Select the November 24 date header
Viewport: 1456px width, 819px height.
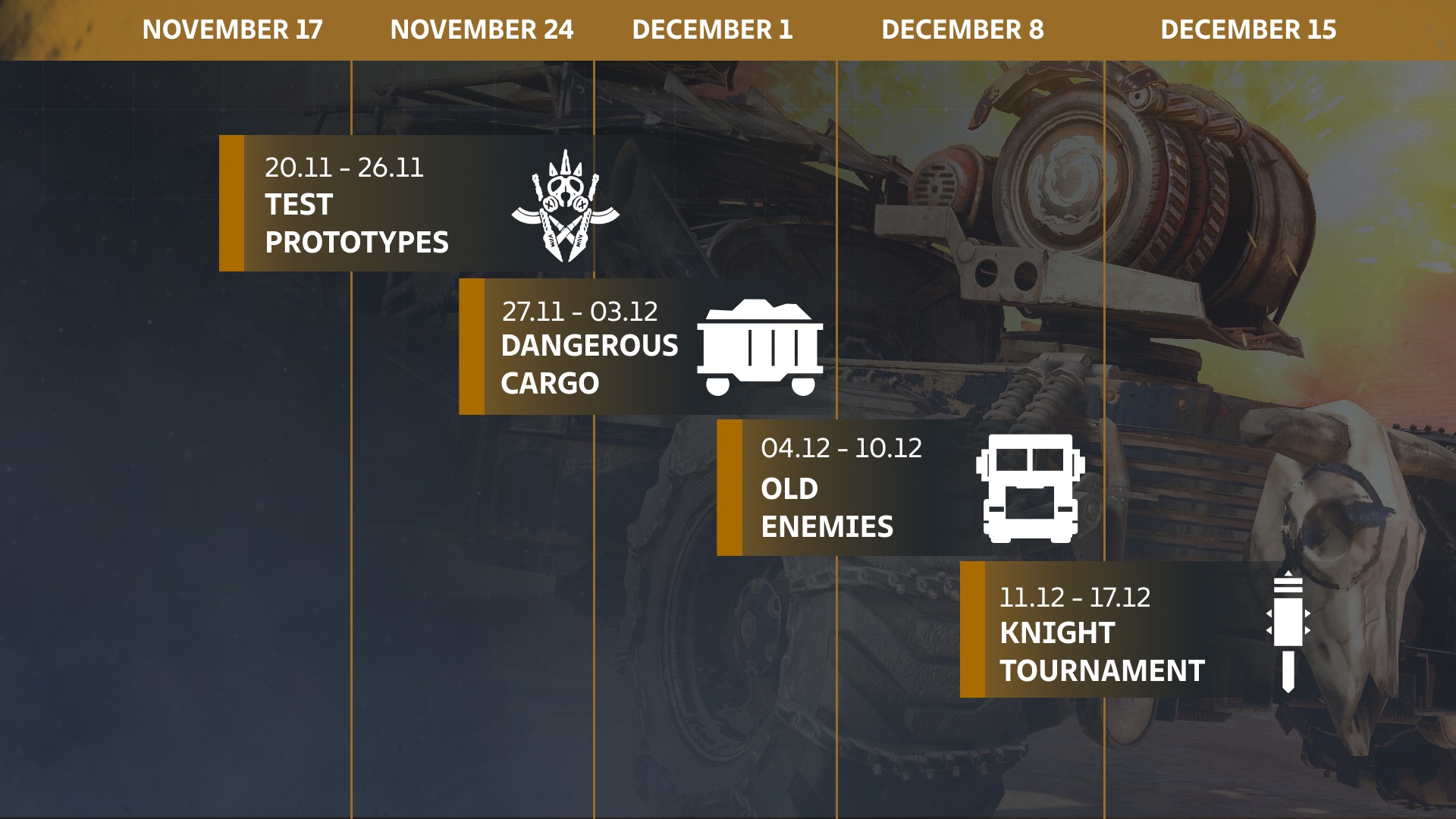click(482, 30)
